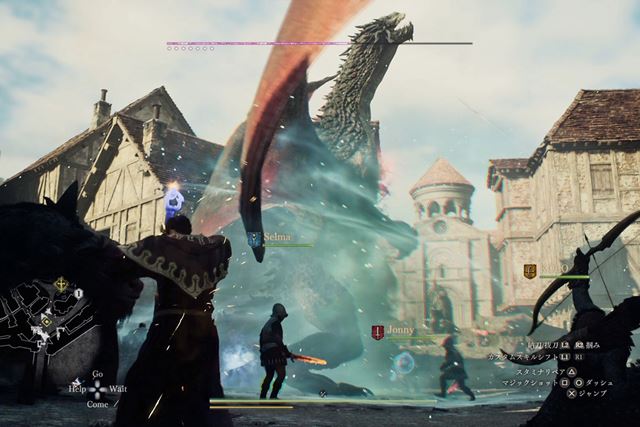Issue the Come pawn command

(x=97, y=404)
